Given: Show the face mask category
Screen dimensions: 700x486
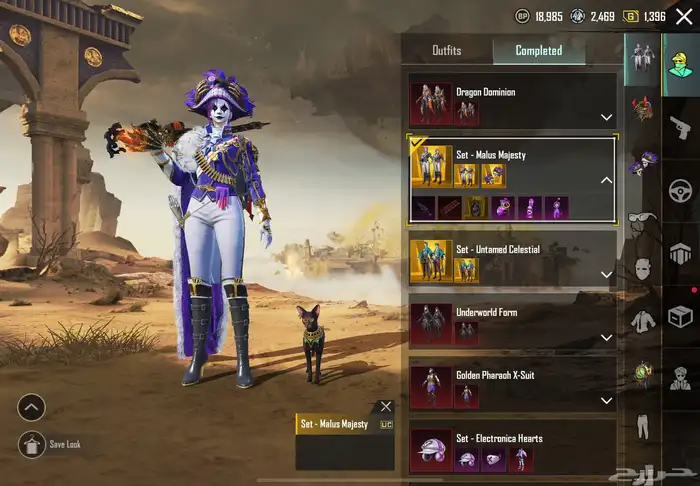Looking at the screenshot, I should (x=641, y=268).
